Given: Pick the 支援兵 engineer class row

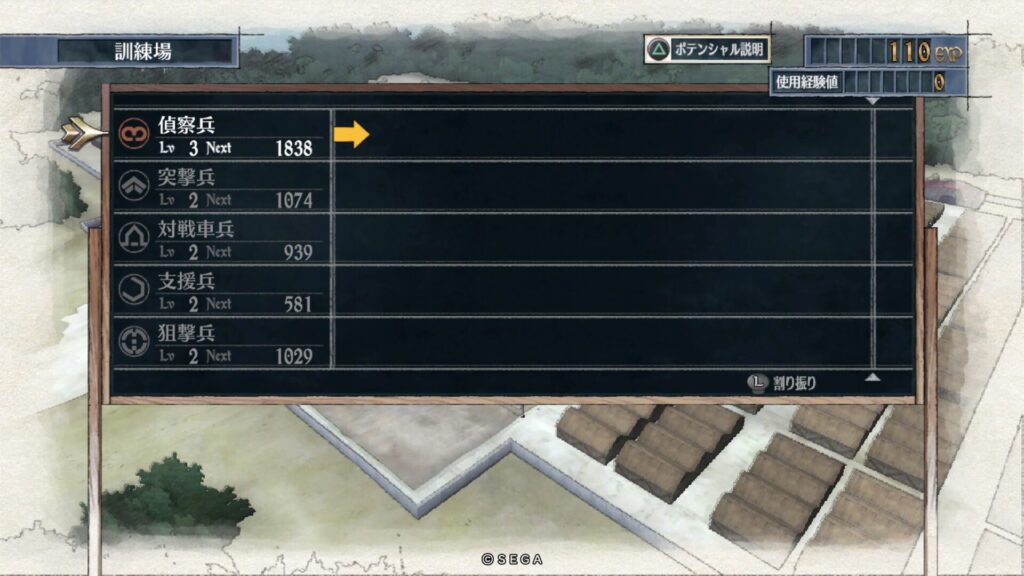Looking at the screenshot, I should point(222,291).
